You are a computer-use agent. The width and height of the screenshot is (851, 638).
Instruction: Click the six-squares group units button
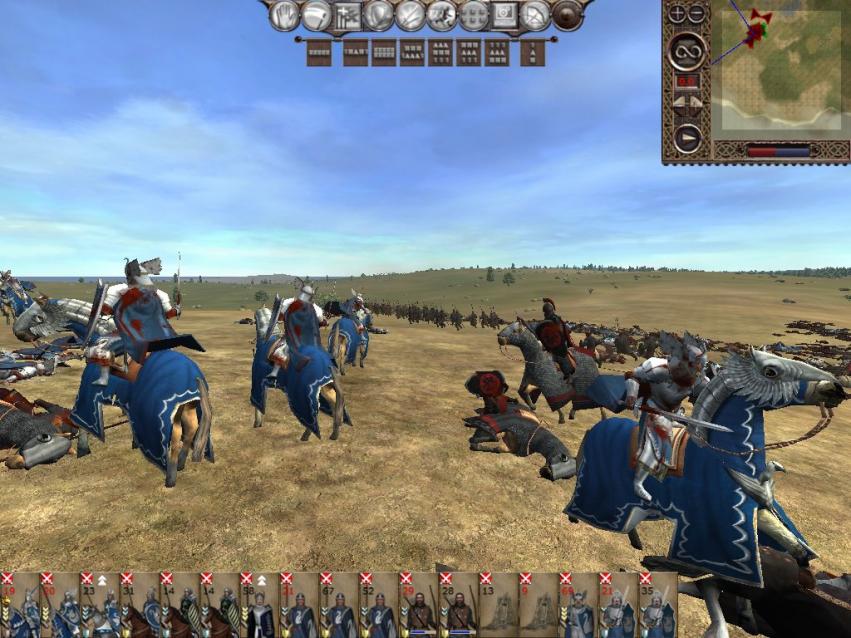[473, 15]
